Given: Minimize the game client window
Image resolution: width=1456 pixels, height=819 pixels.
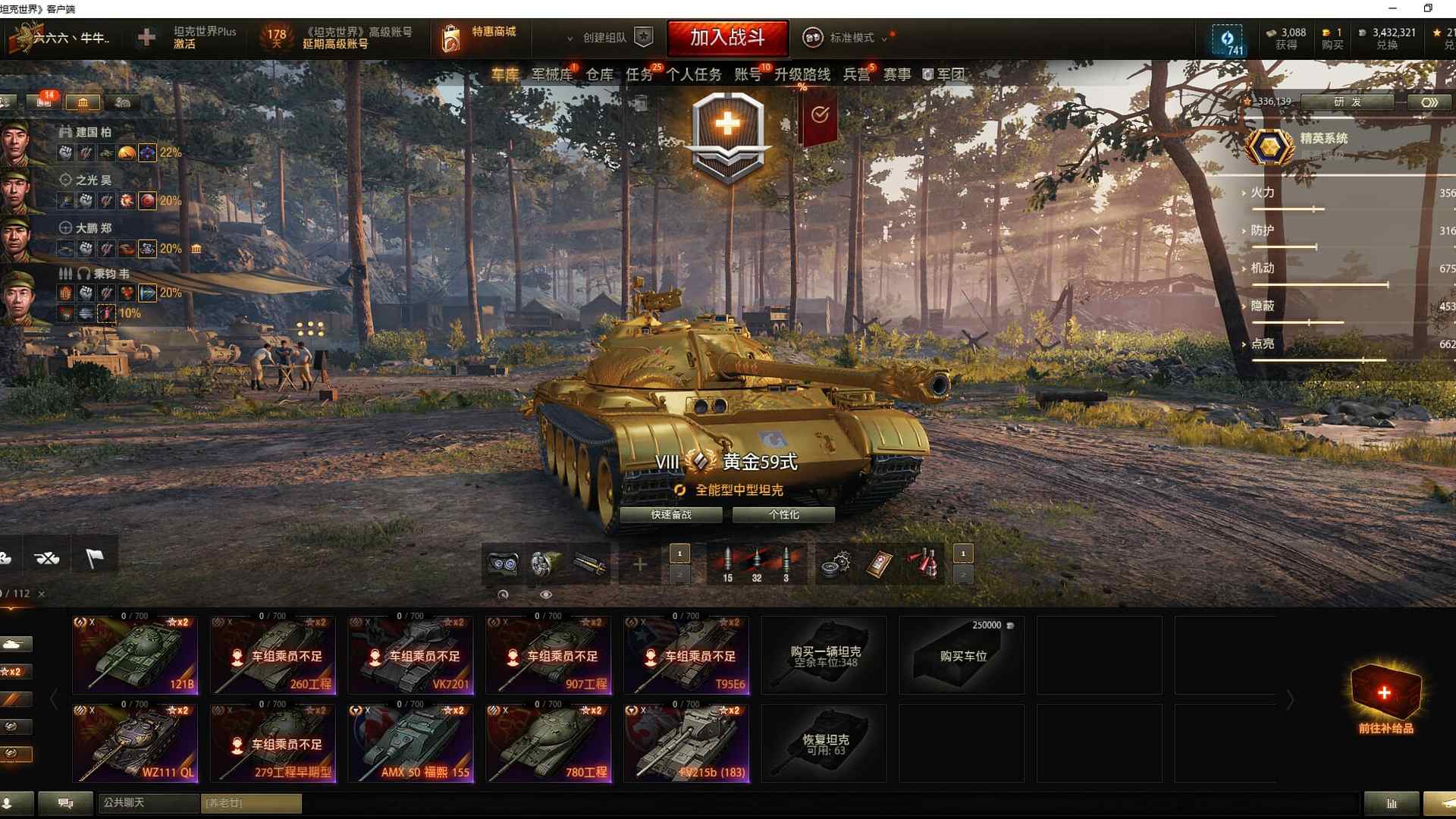Looking at the screenshot, I should 1392,8.
